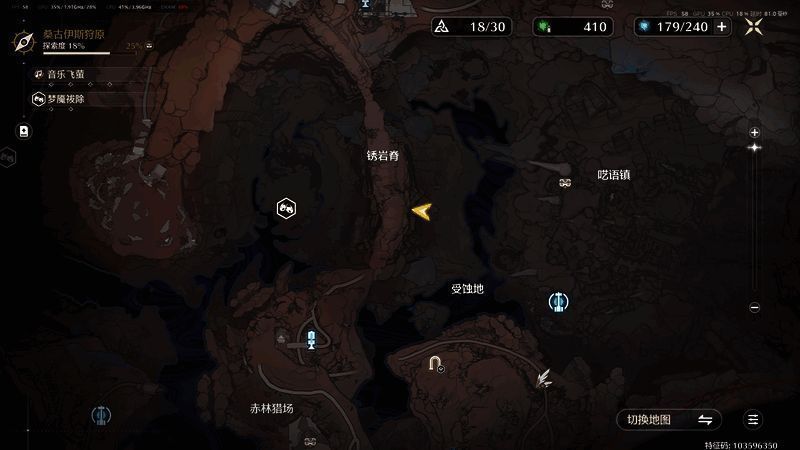800x450 pixels.
Task: Click the feather marker on the map
Action: point(544,378)
